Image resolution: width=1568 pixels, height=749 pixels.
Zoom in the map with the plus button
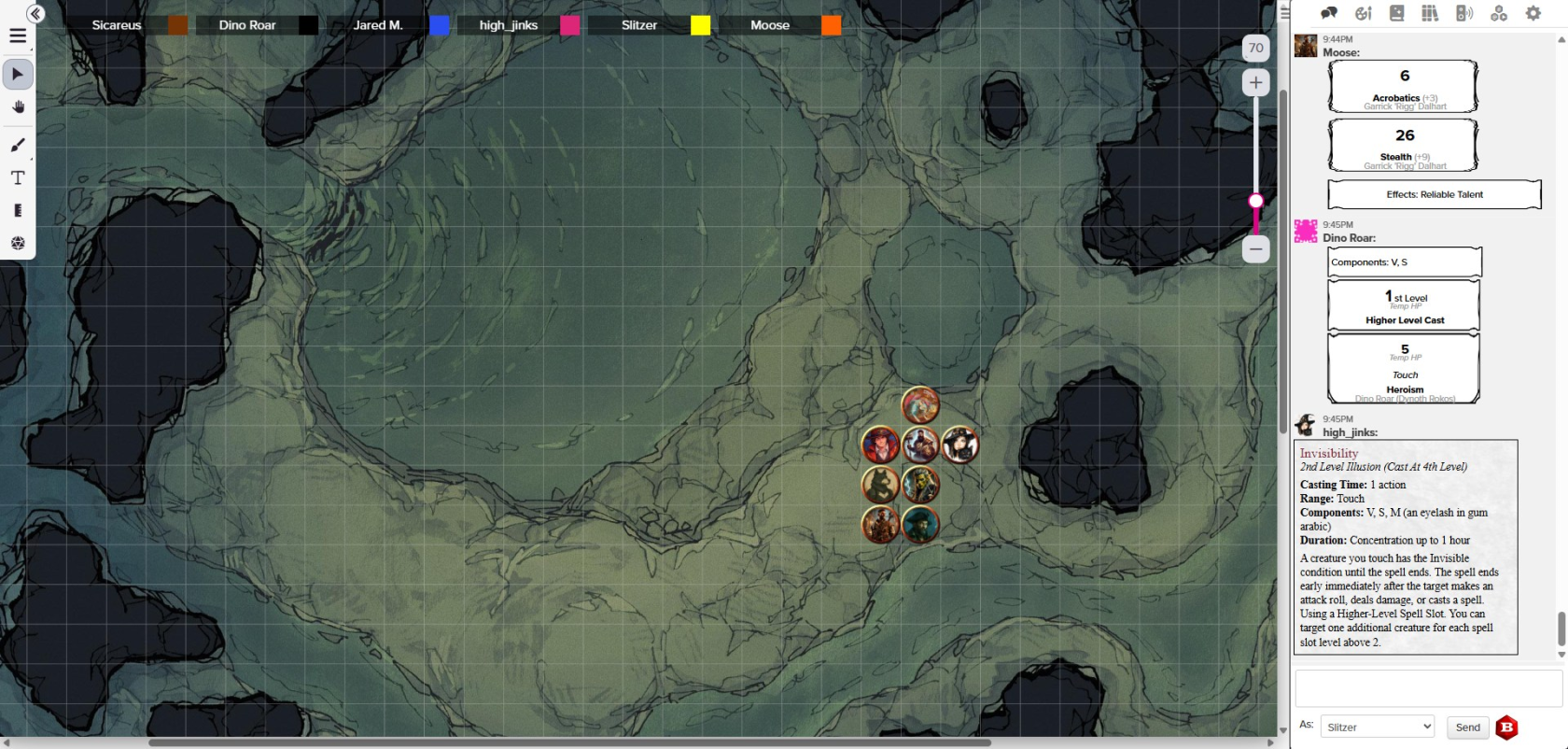click(1255, 83)
